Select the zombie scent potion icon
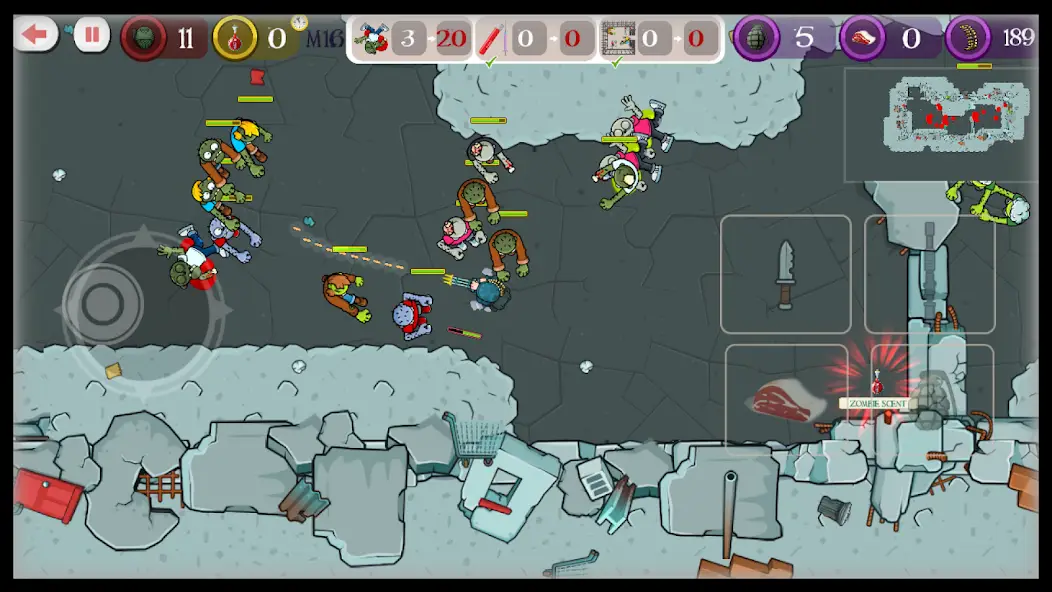Screen dimensions: 1052x592 click(877, 383)
